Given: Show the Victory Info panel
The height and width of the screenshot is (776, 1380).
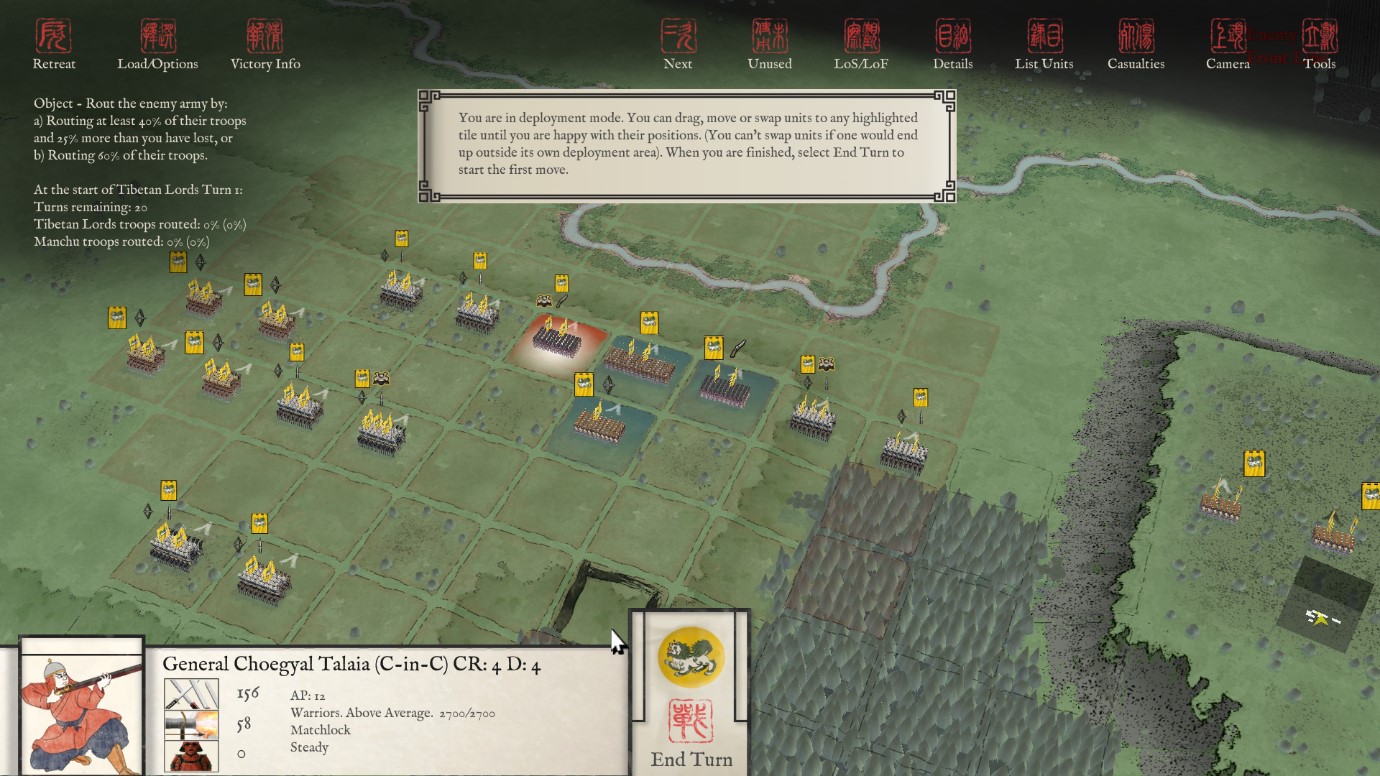Looking at the screenshot, I should click(265, 45).
